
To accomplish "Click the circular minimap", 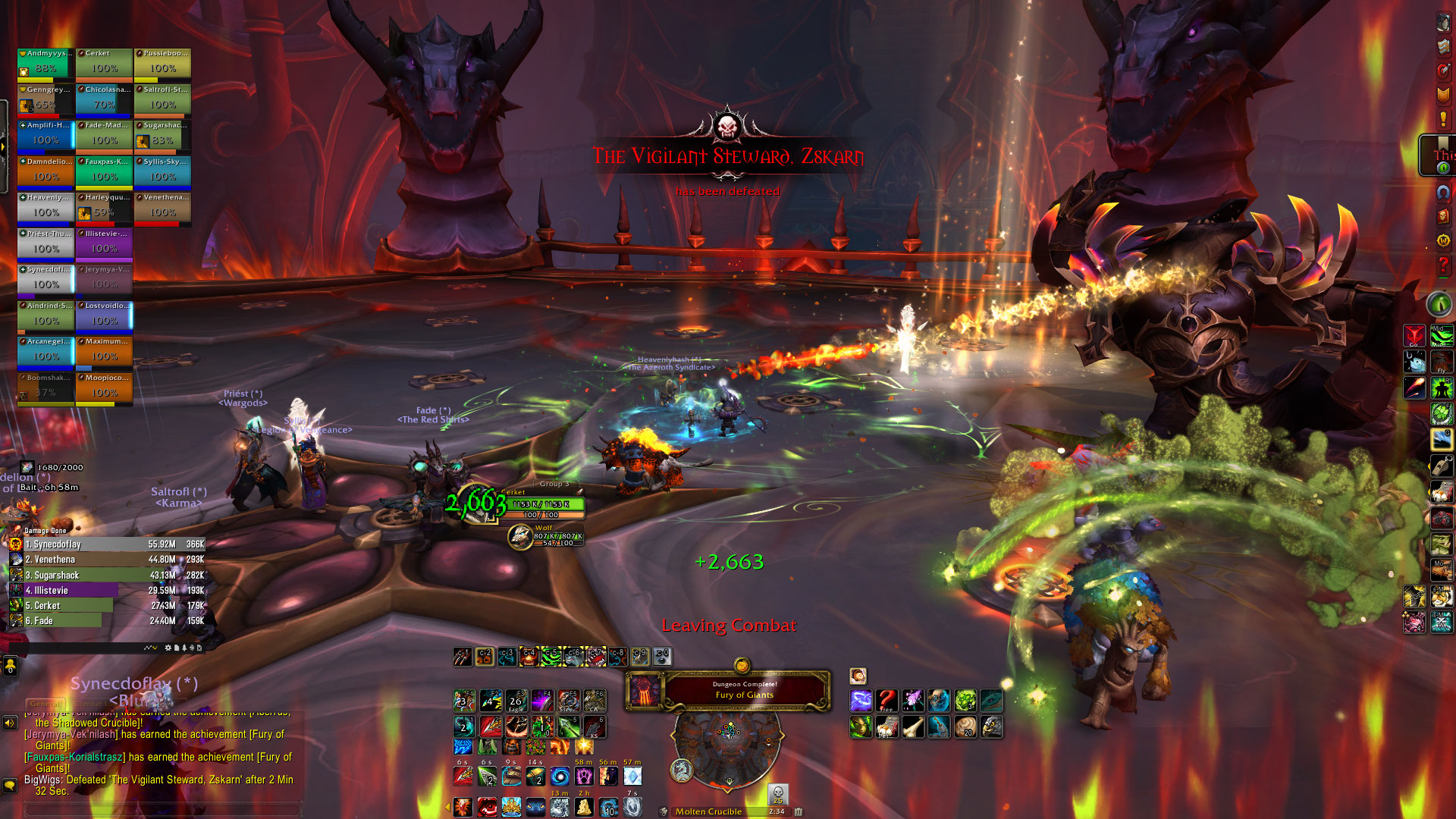I will click(728, 747).
